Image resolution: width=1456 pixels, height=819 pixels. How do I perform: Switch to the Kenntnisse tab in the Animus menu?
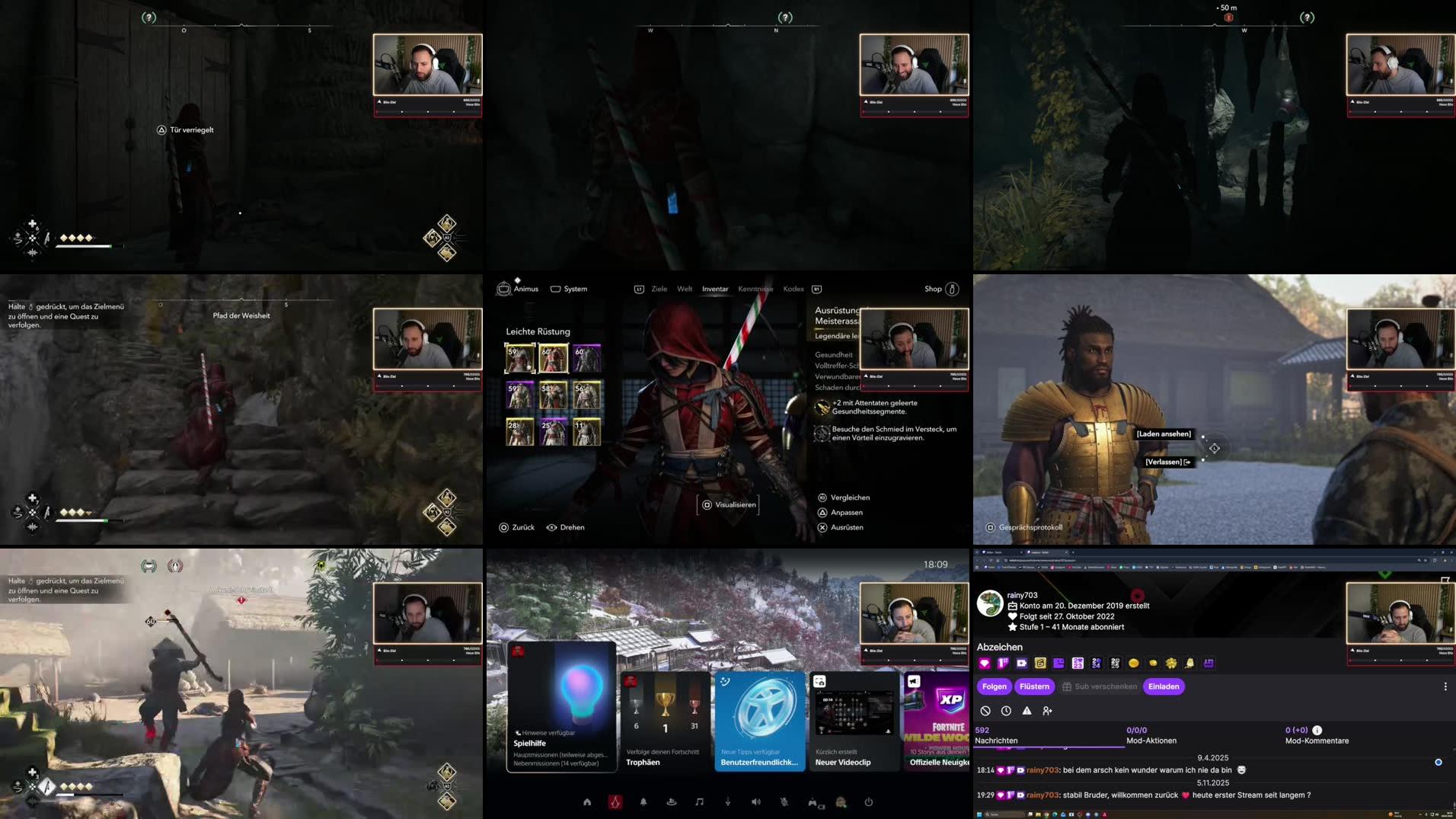[x=755, y=289]
